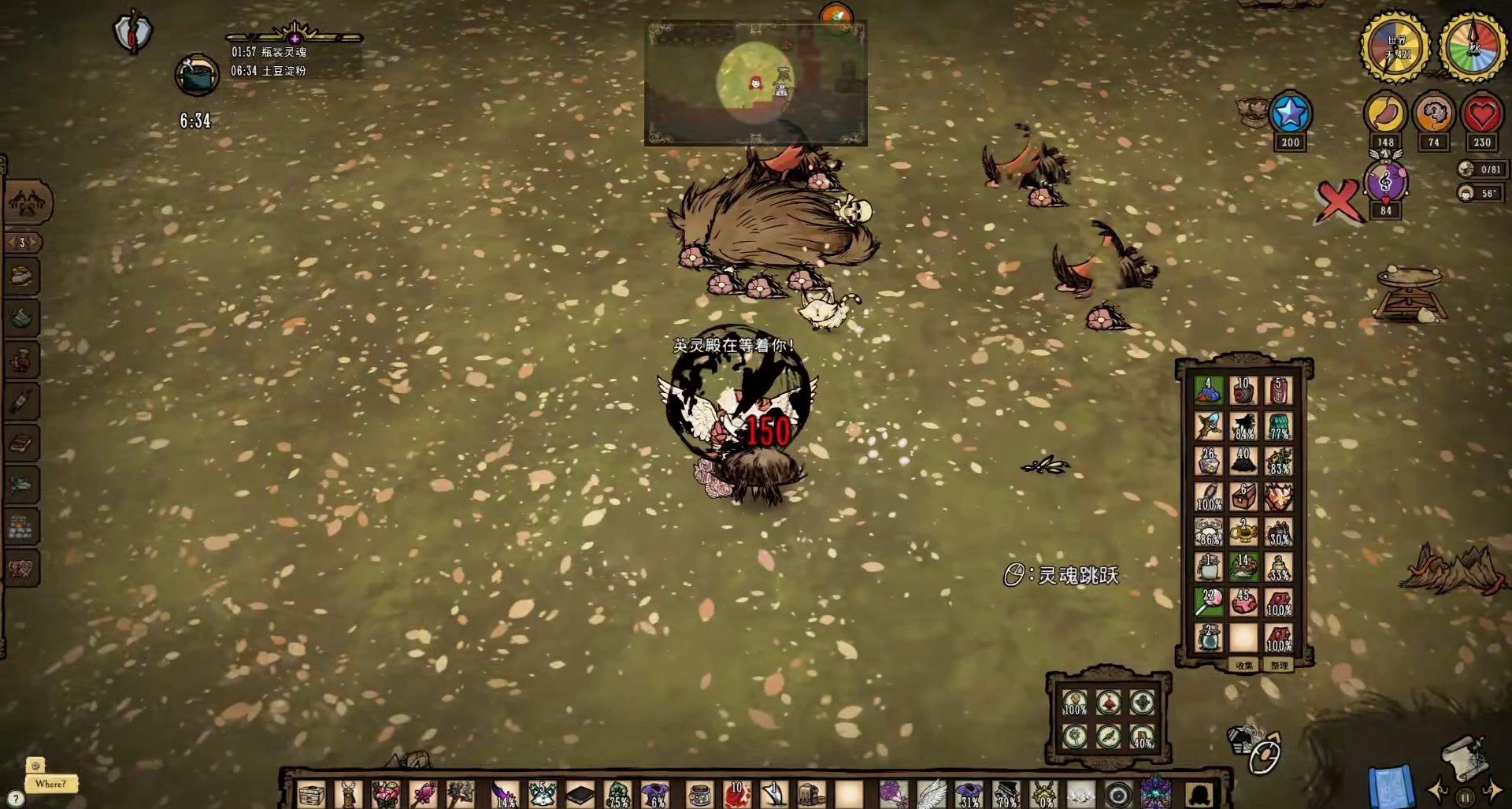Click the 整理 (sort) button
The height and width of the screenshot is (809, 1512).
coord(1280,666)
